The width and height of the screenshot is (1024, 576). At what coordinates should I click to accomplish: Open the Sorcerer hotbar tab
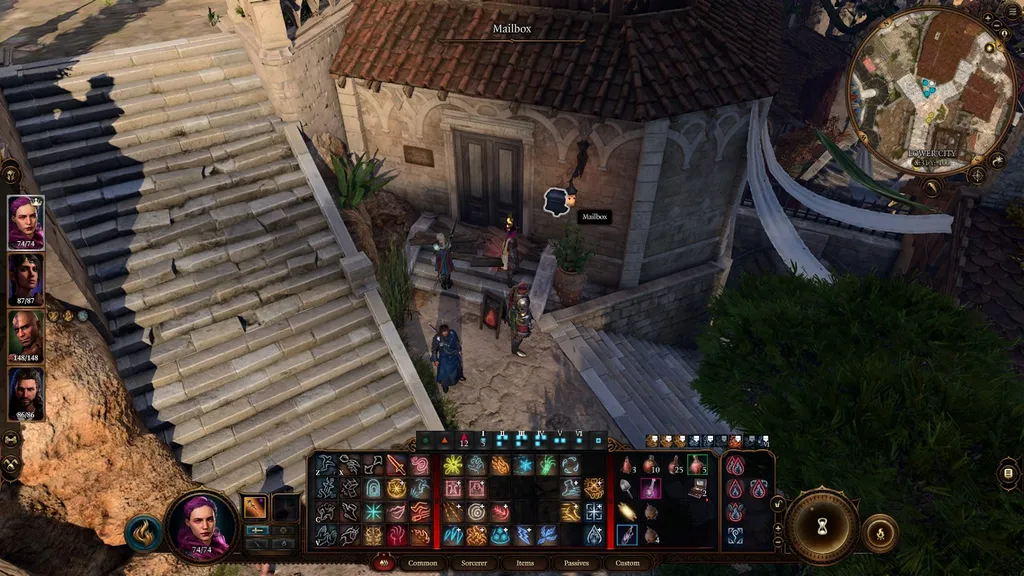tap(473, 563)
